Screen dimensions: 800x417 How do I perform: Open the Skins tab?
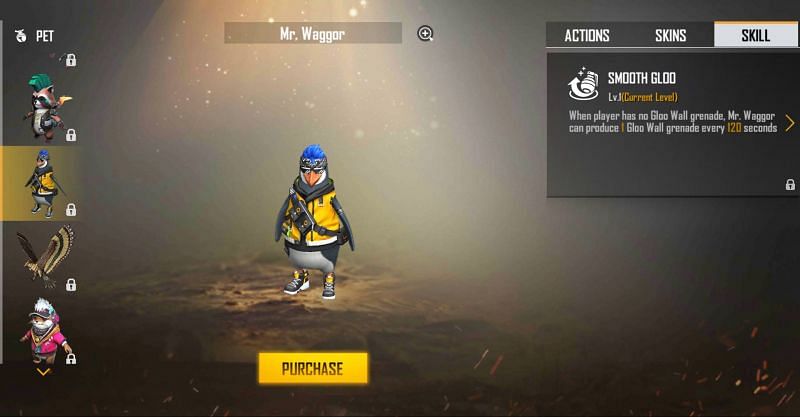point(670,35)
